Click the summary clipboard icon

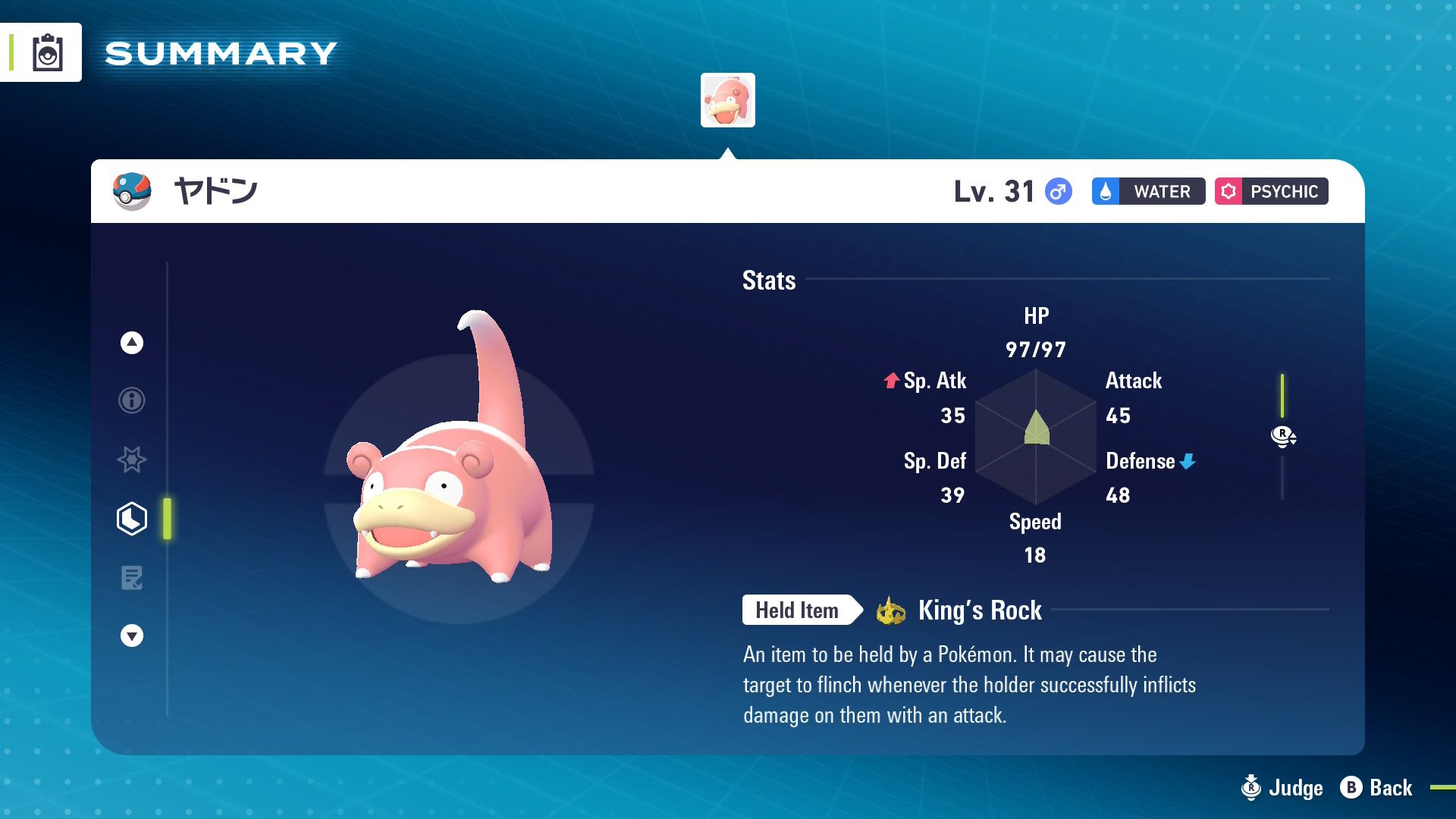coord(47,53)
